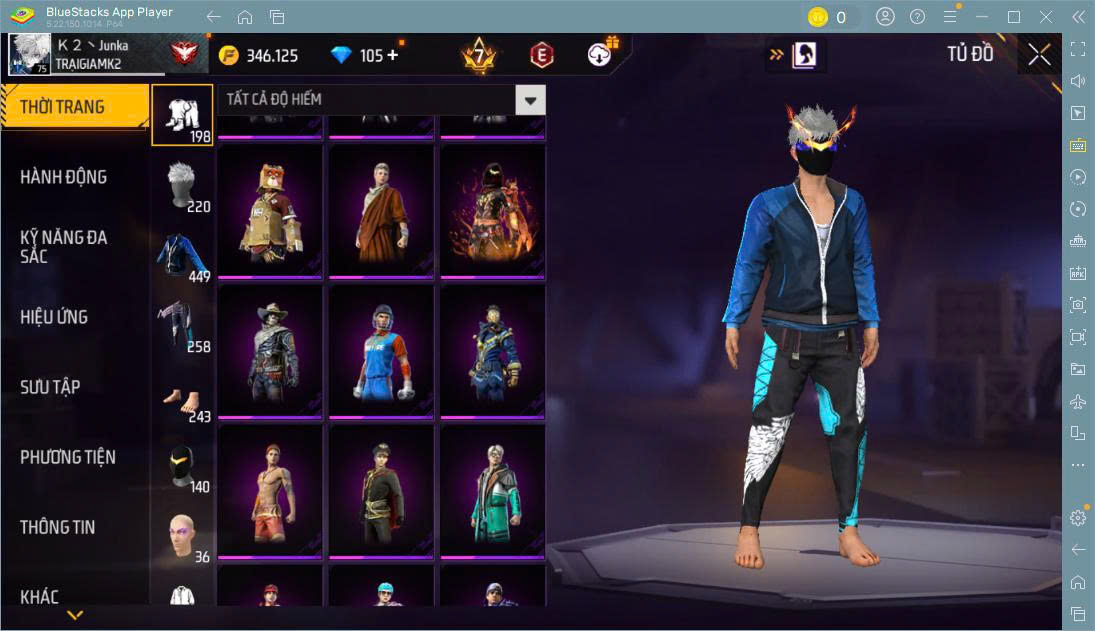
Task: Open the HIỆU ỨNG section
Action: coord(54,317)
